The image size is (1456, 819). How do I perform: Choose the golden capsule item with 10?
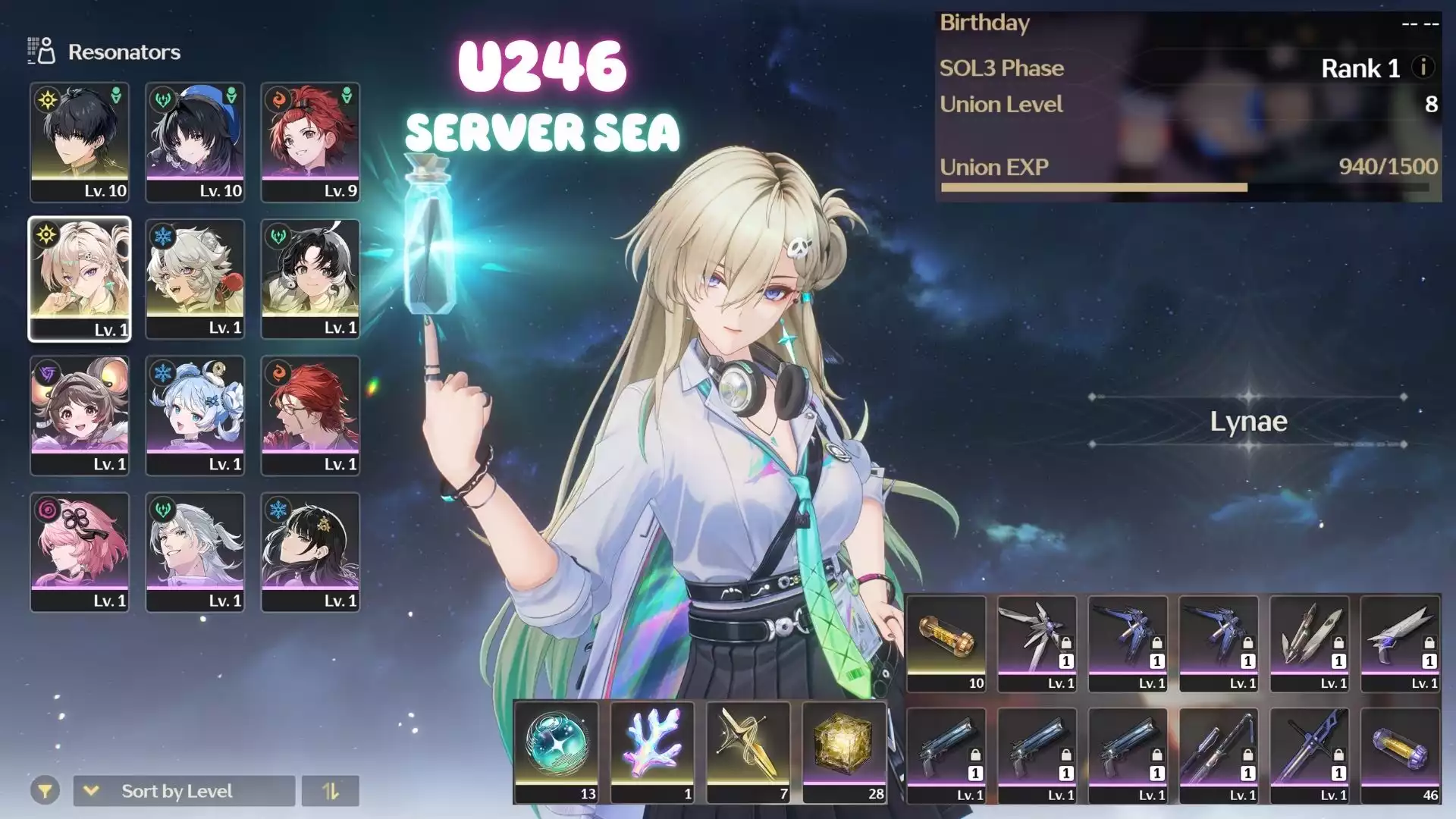click(946, 642)
